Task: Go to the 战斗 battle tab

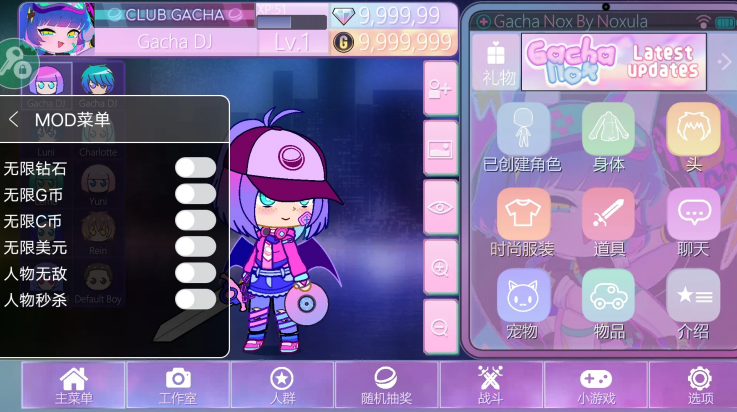Action: coord(490,386)
